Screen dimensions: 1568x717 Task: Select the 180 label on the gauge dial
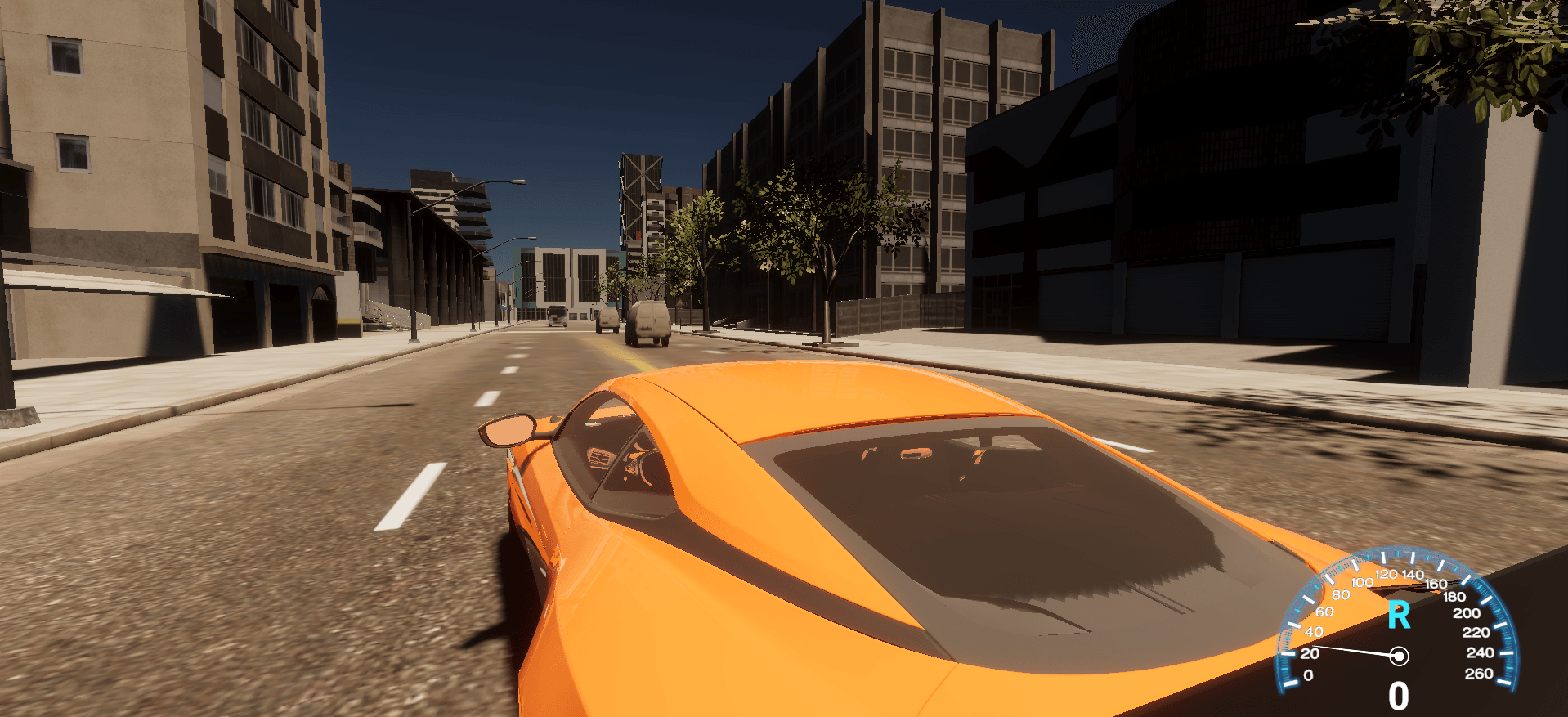coord(1455,598)
